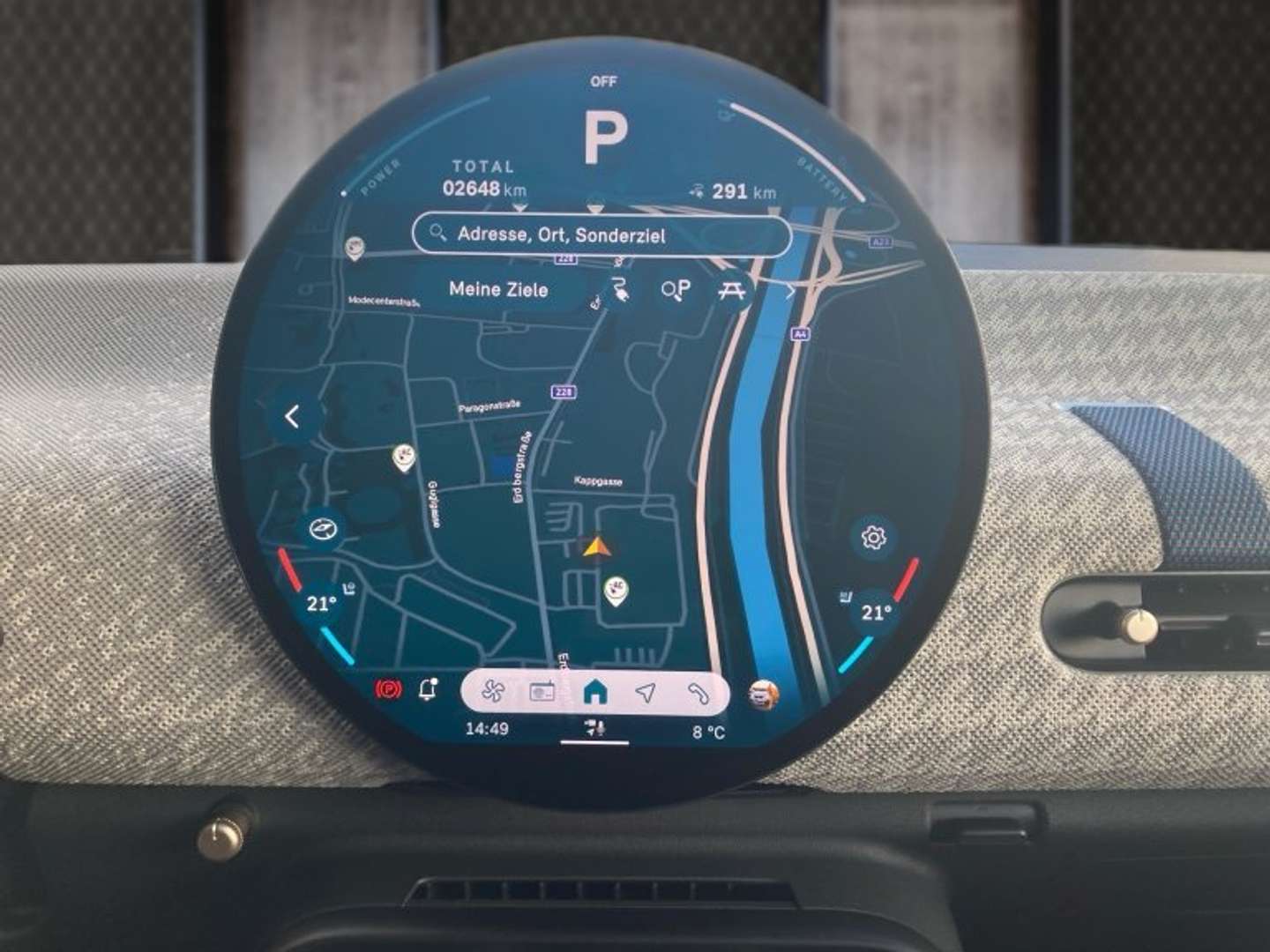Search for charging stations via the plug icon
Image resolution: width=1270 pixels, height=952 pixels.
pos(620,289)
